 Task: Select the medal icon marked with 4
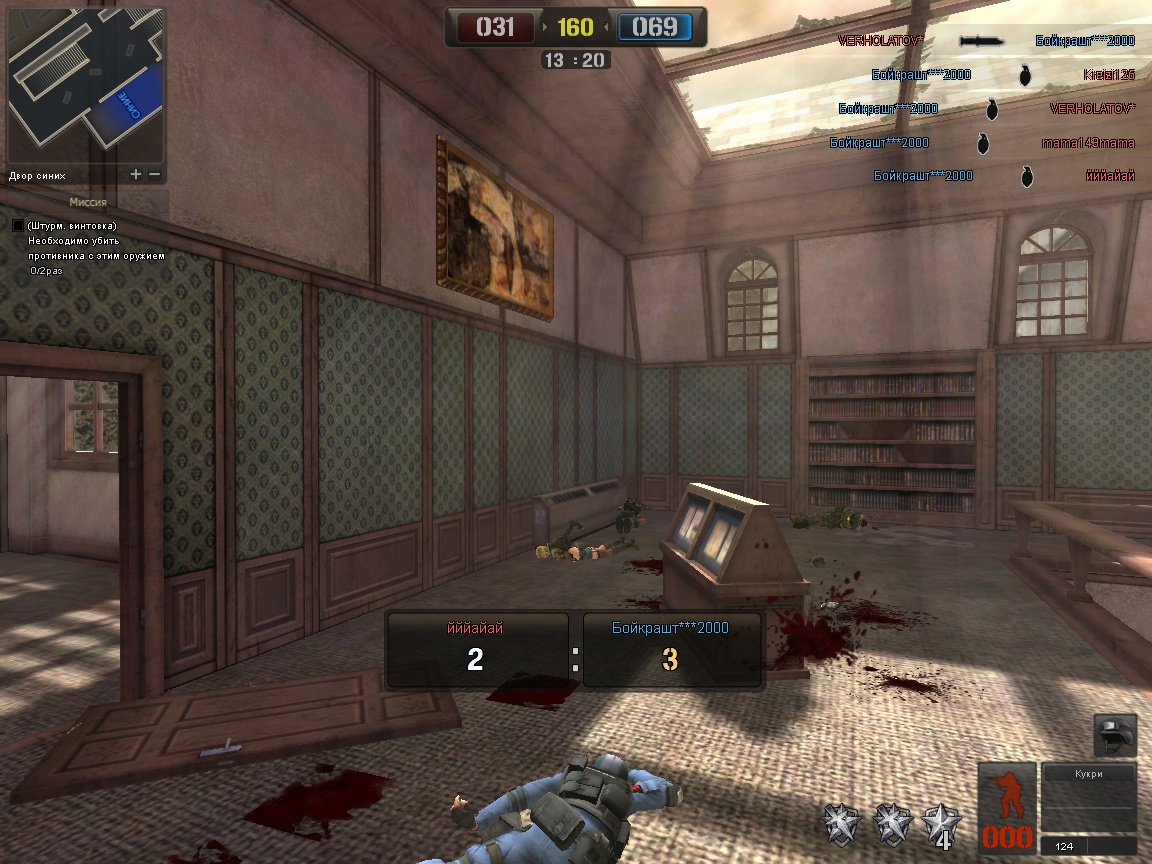click(942, 824)
